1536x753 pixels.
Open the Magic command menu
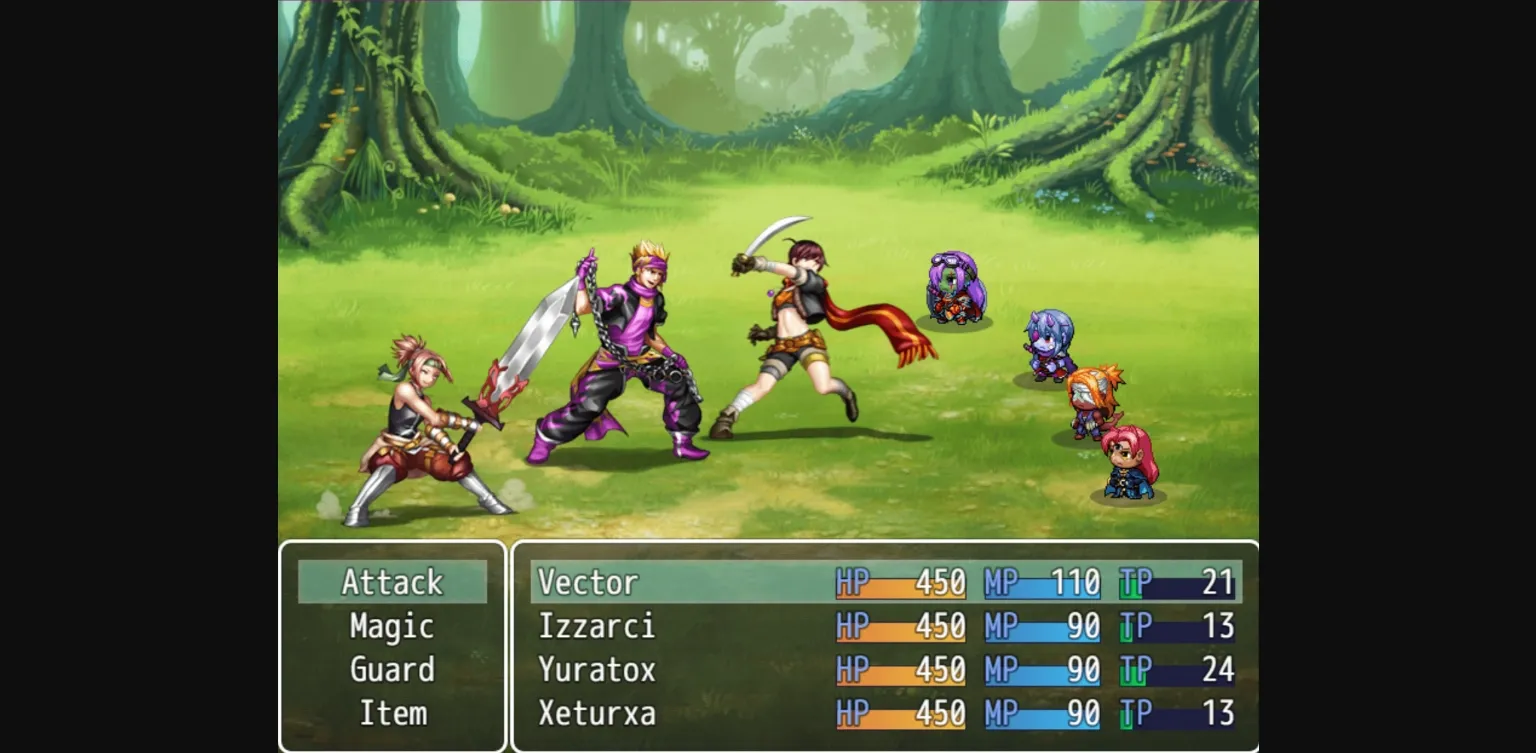tap(392, 625)
